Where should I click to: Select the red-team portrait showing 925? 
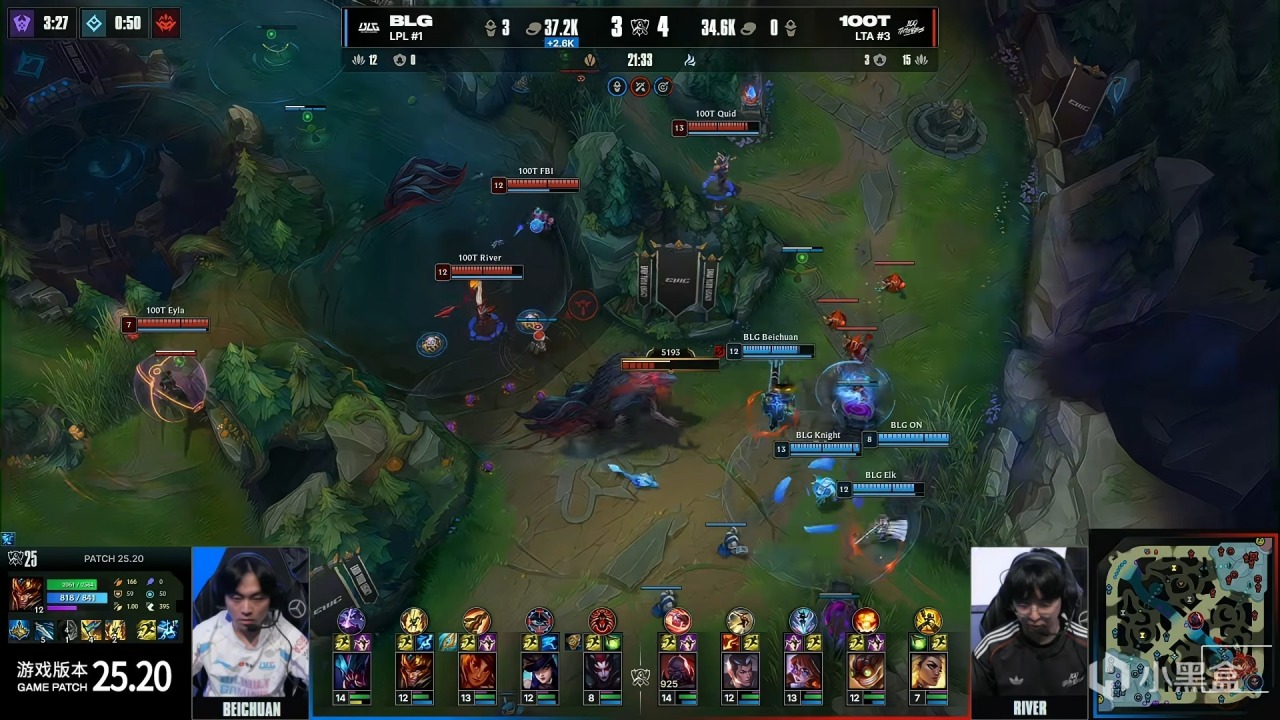click(677, 671)
